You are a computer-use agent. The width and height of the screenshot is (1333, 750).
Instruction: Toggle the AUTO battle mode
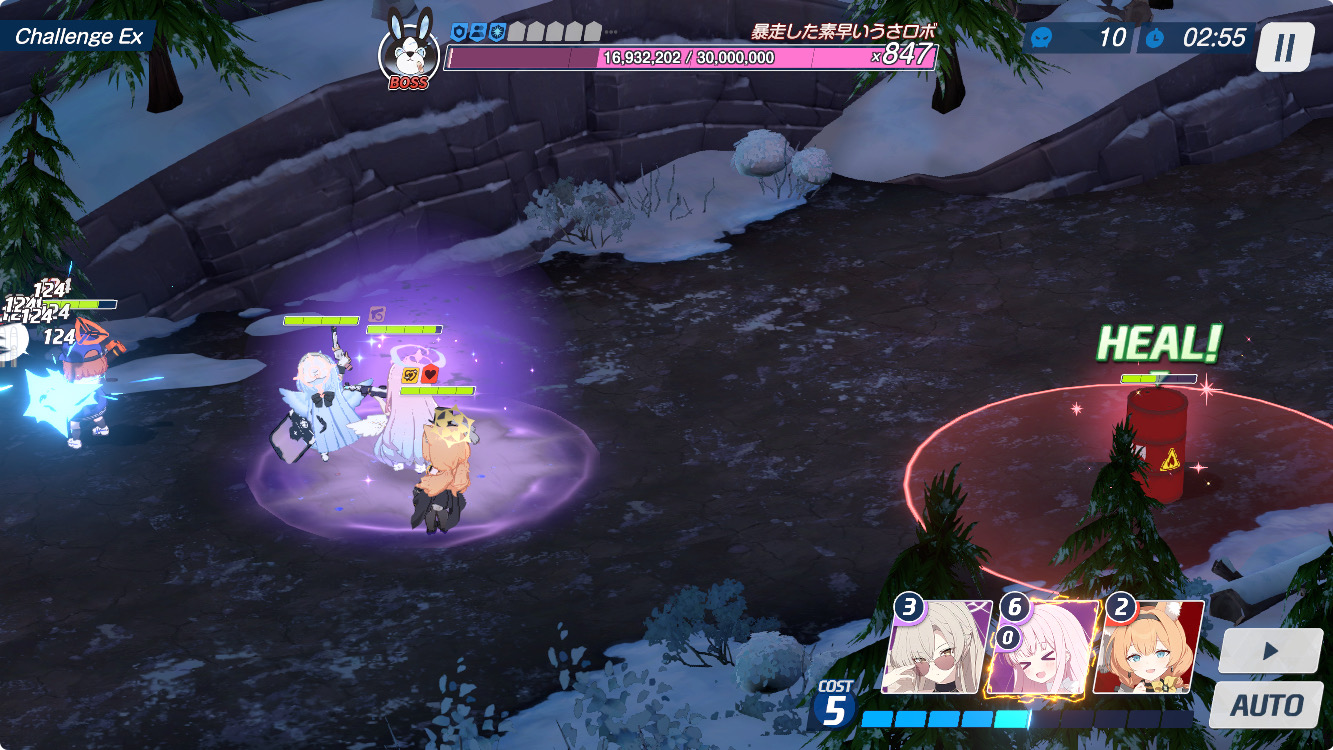point(1266,704)
